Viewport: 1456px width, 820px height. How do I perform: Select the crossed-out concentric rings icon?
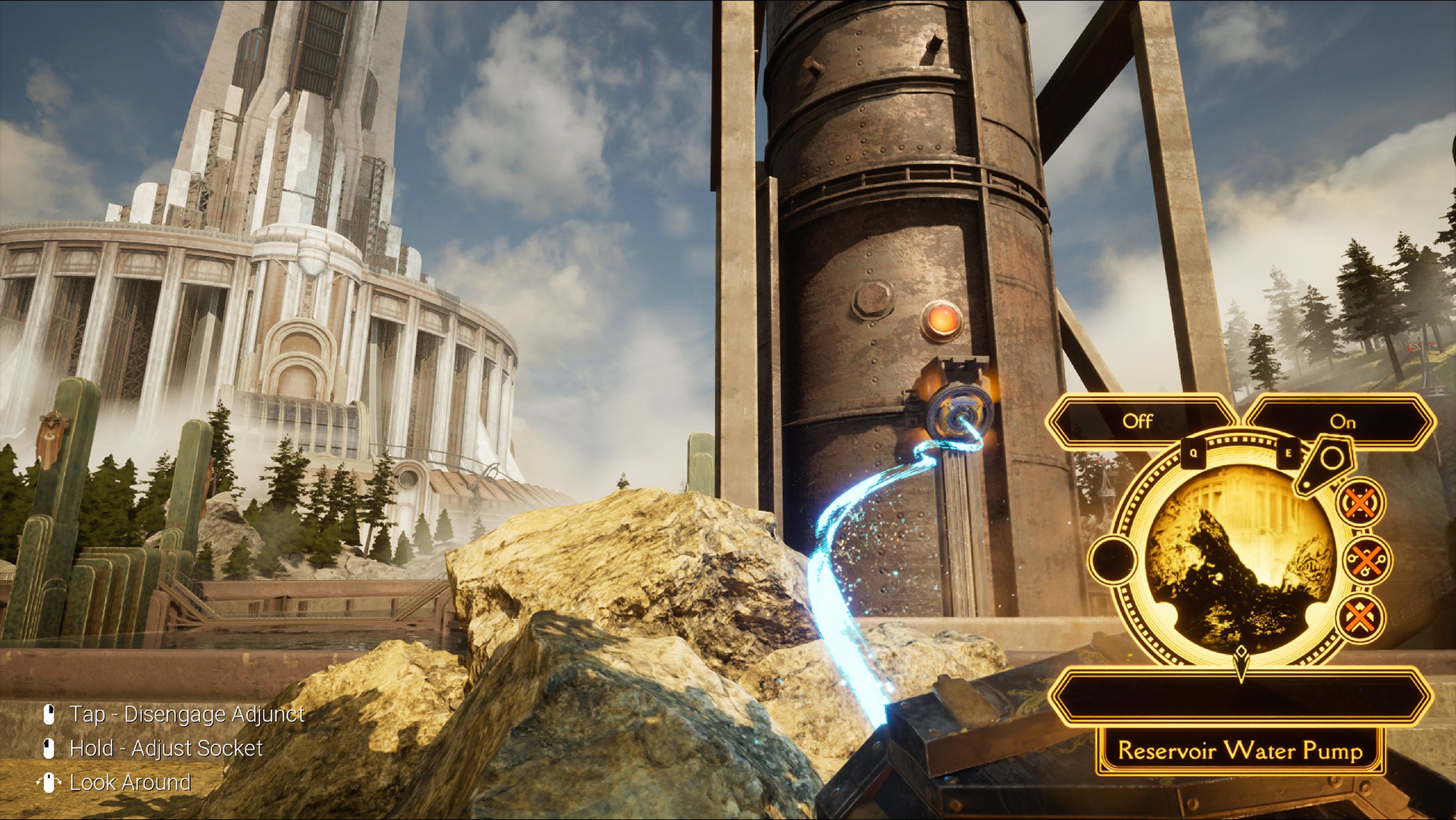1360,503
